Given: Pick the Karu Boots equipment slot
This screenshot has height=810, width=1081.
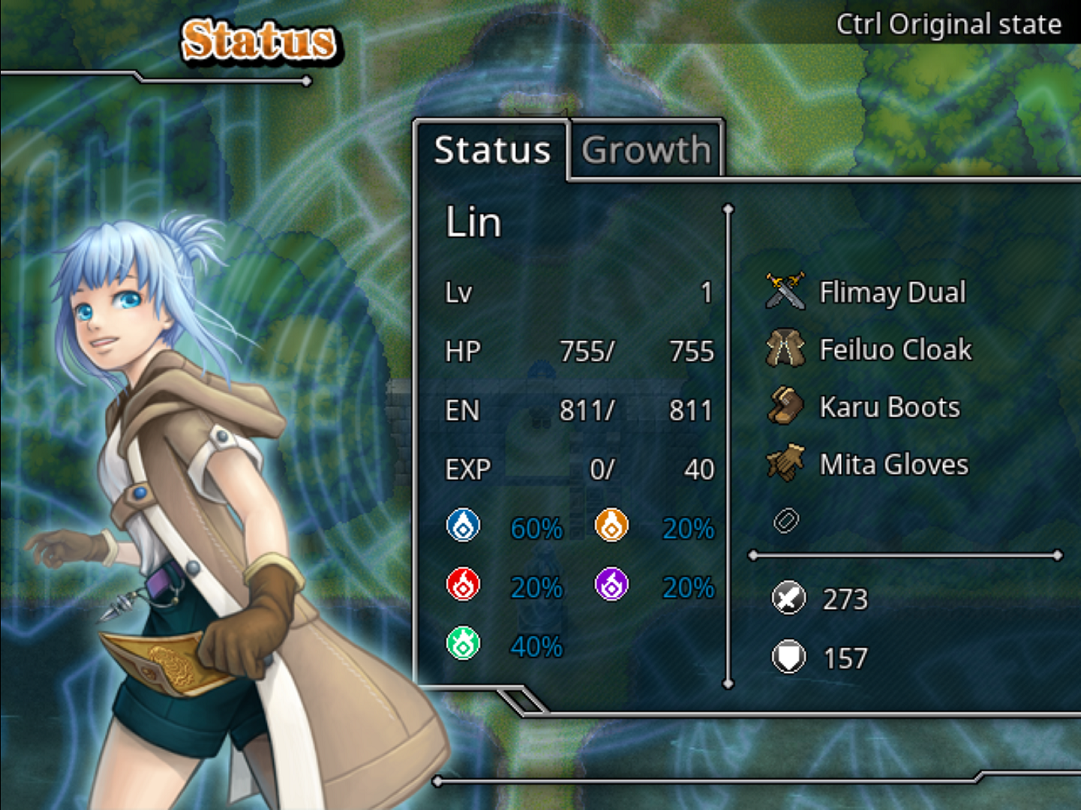Looking at the screenshot, I should (888, 407).
